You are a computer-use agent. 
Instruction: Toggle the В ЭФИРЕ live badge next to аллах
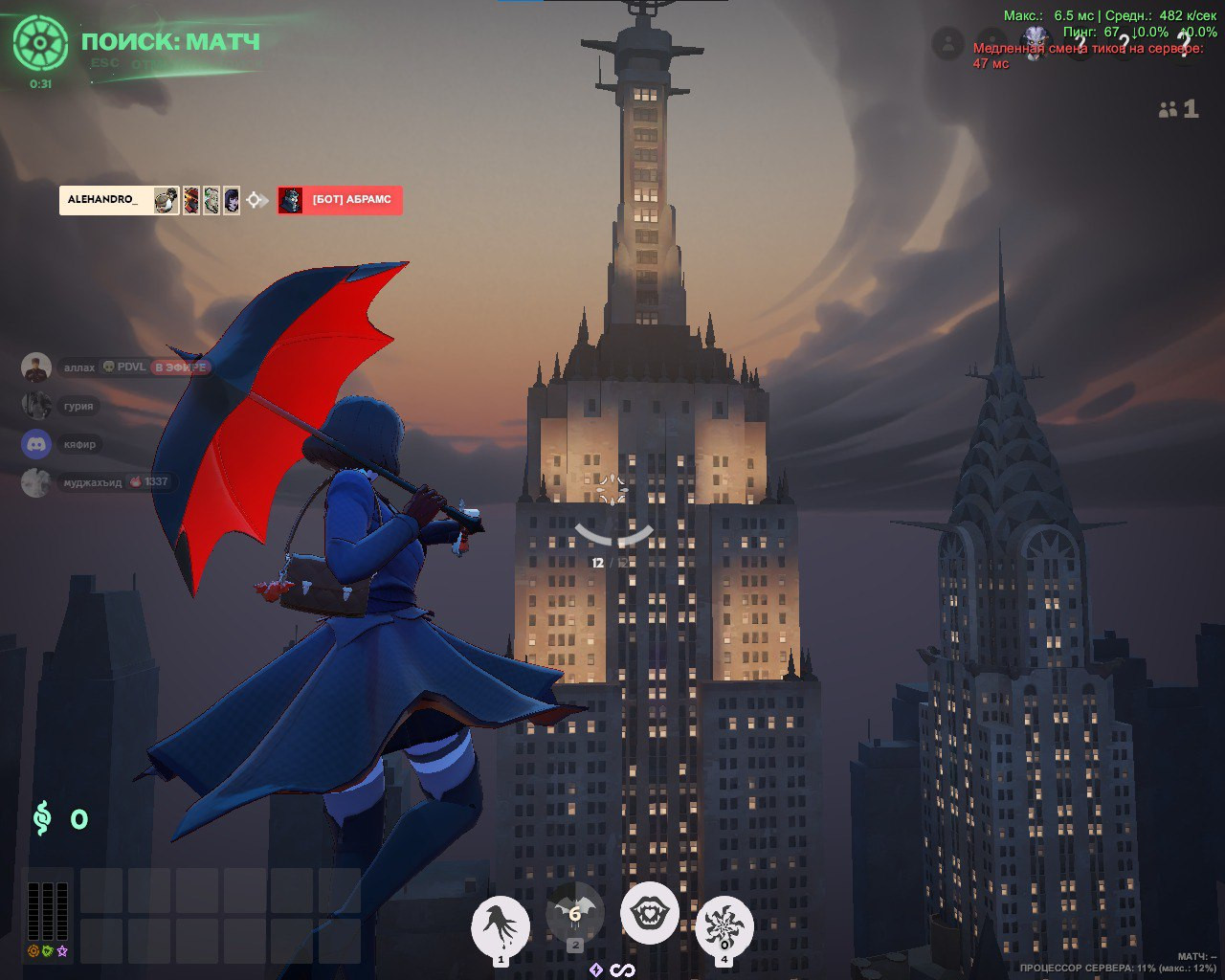pos(180,367)
